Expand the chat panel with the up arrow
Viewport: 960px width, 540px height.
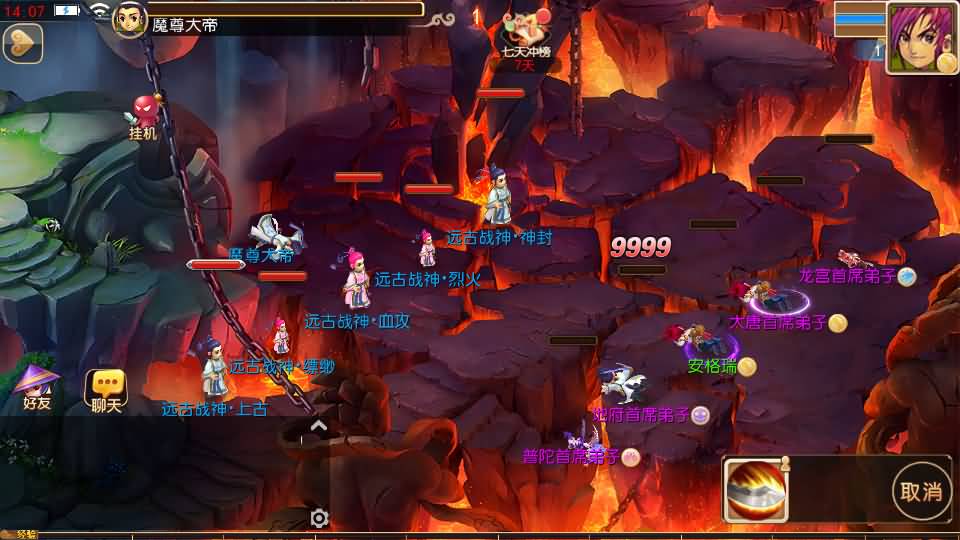(318, 426)
